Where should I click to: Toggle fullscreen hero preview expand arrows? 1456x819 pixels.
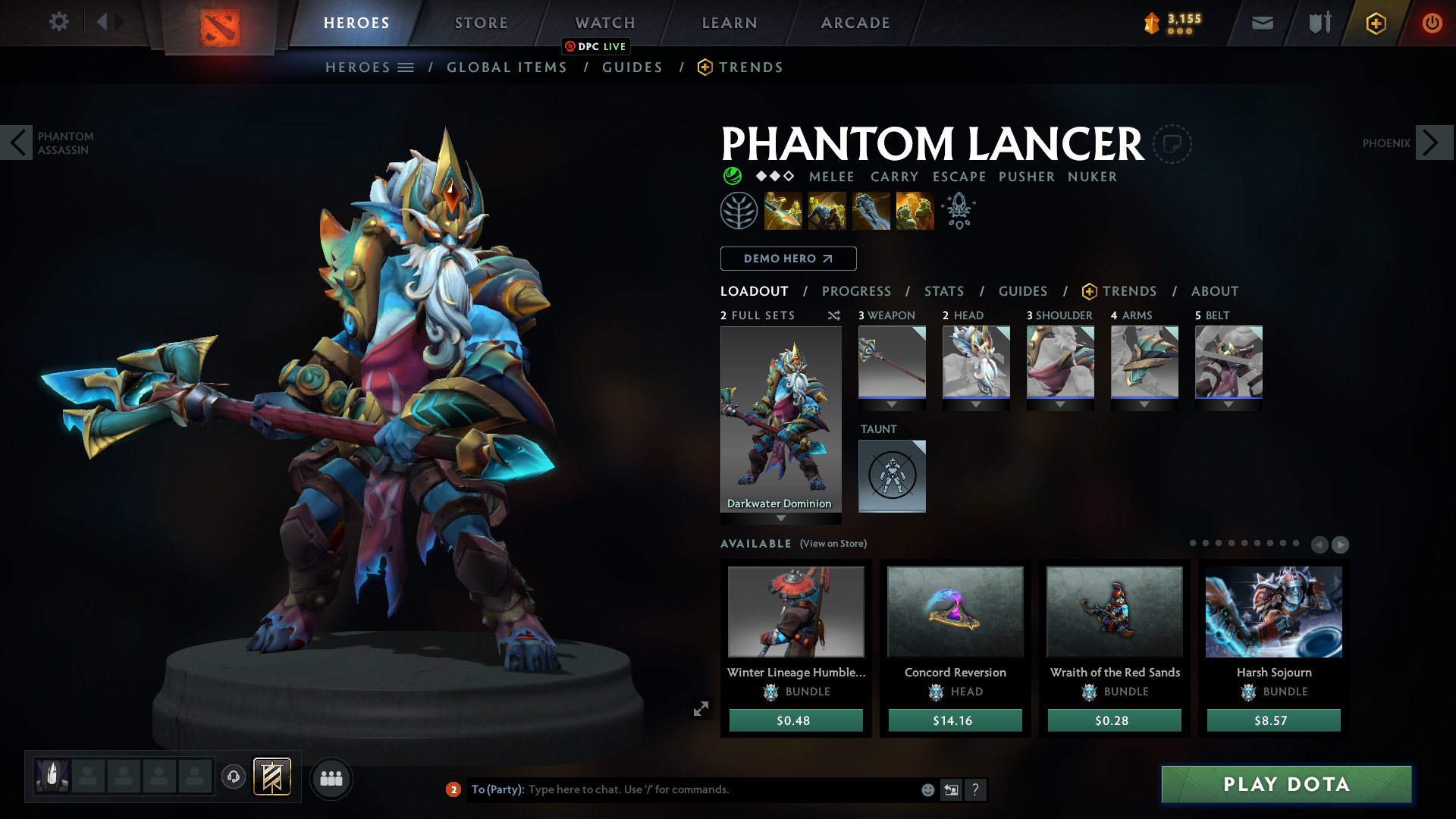click(701, 708)
